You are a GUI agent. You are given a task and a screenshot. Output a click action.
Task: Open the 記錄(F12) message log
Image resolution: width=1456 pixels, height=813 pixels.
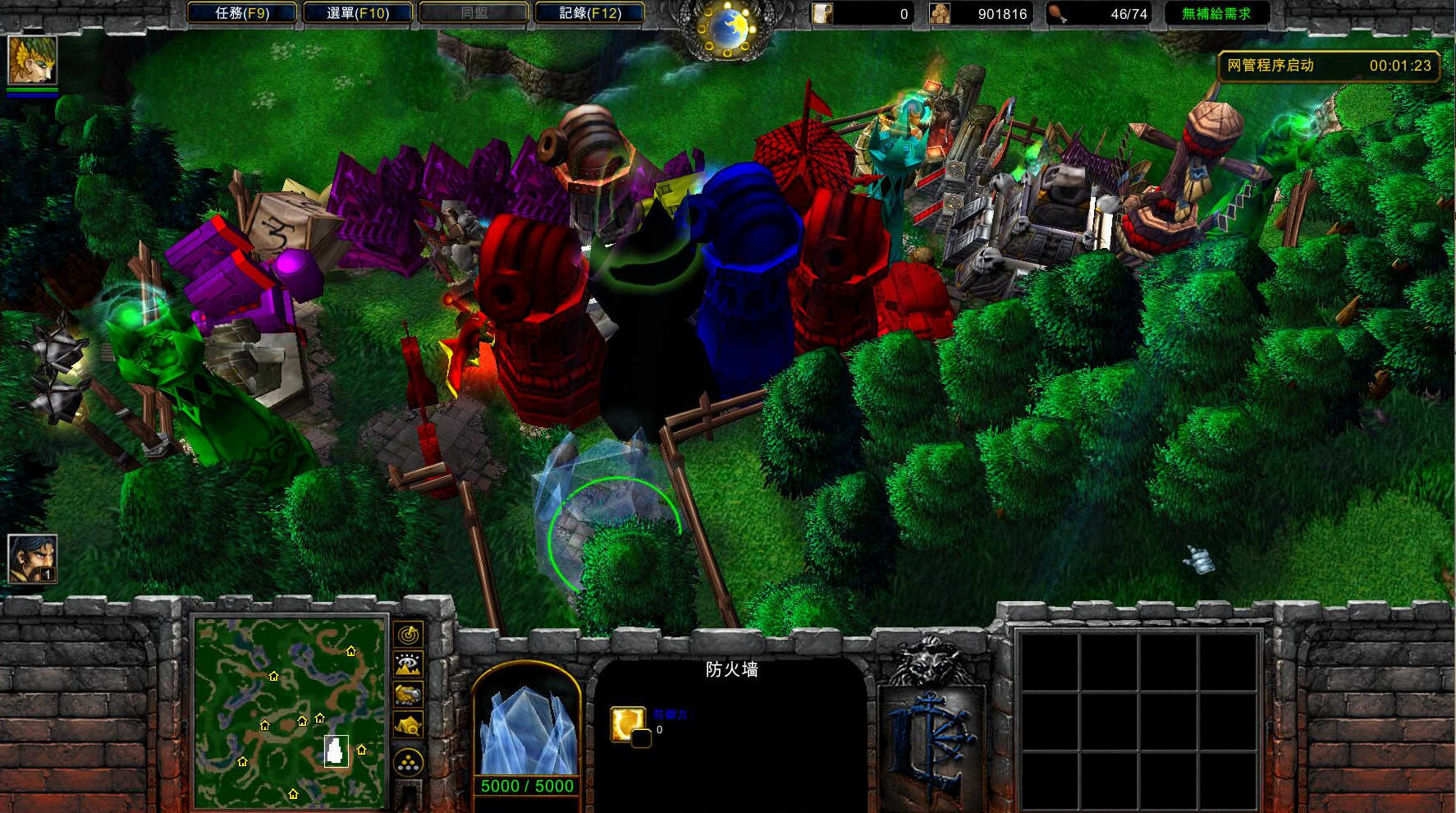click(589, 13)
